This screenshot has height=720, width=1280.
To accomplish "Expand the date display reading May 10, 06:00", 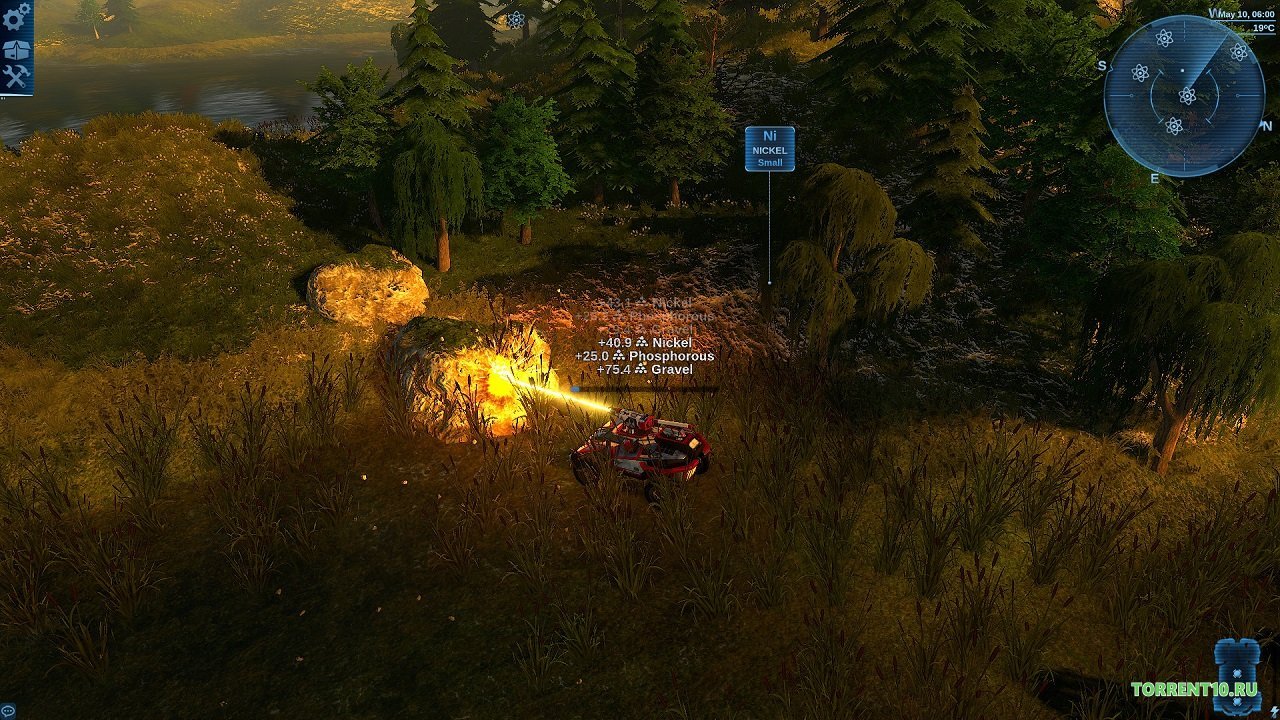I will point(1244,14).
